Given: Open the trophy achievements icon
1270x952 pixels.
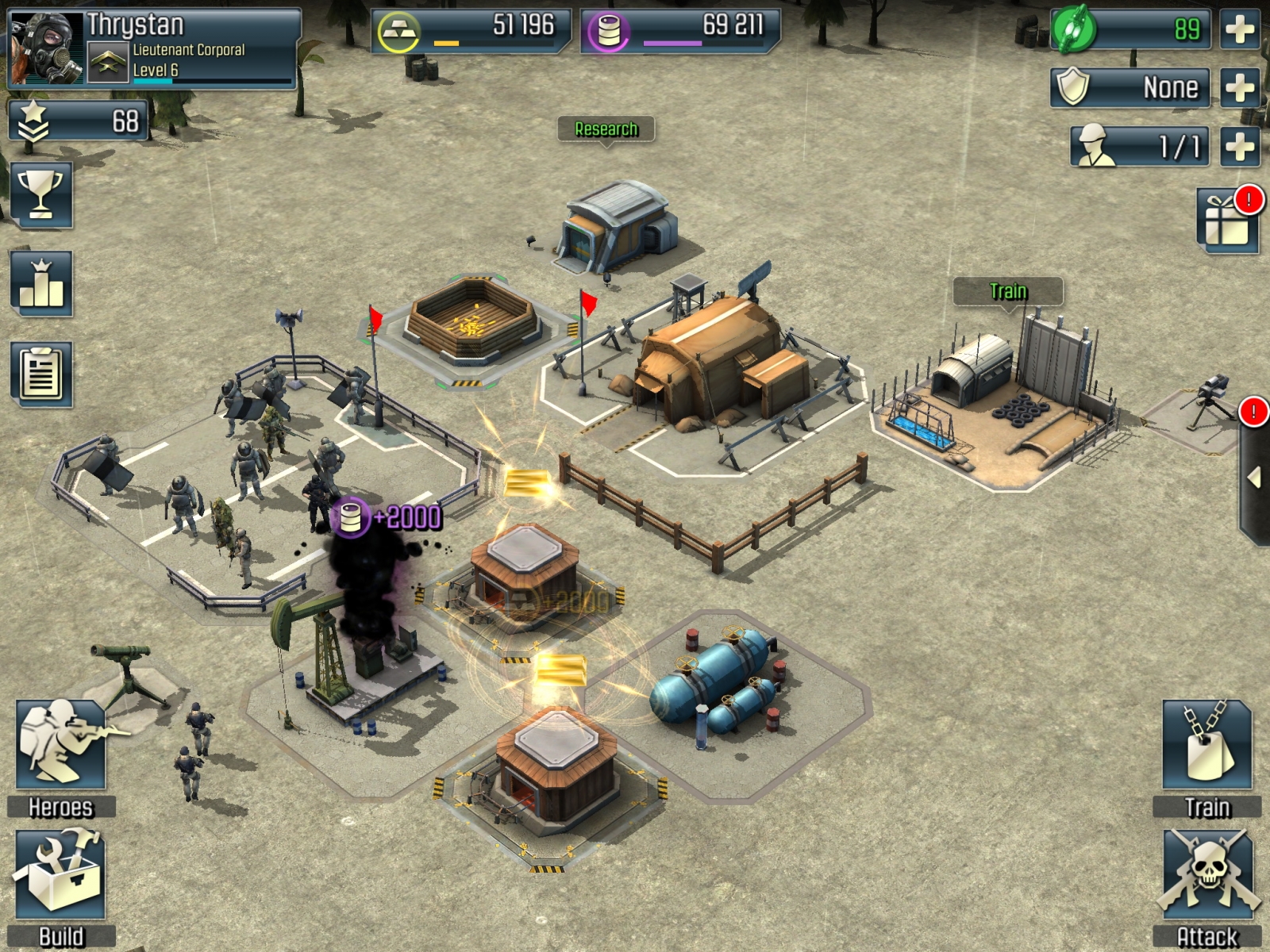Looking at the screenshot, I should (x=41, y=195).
